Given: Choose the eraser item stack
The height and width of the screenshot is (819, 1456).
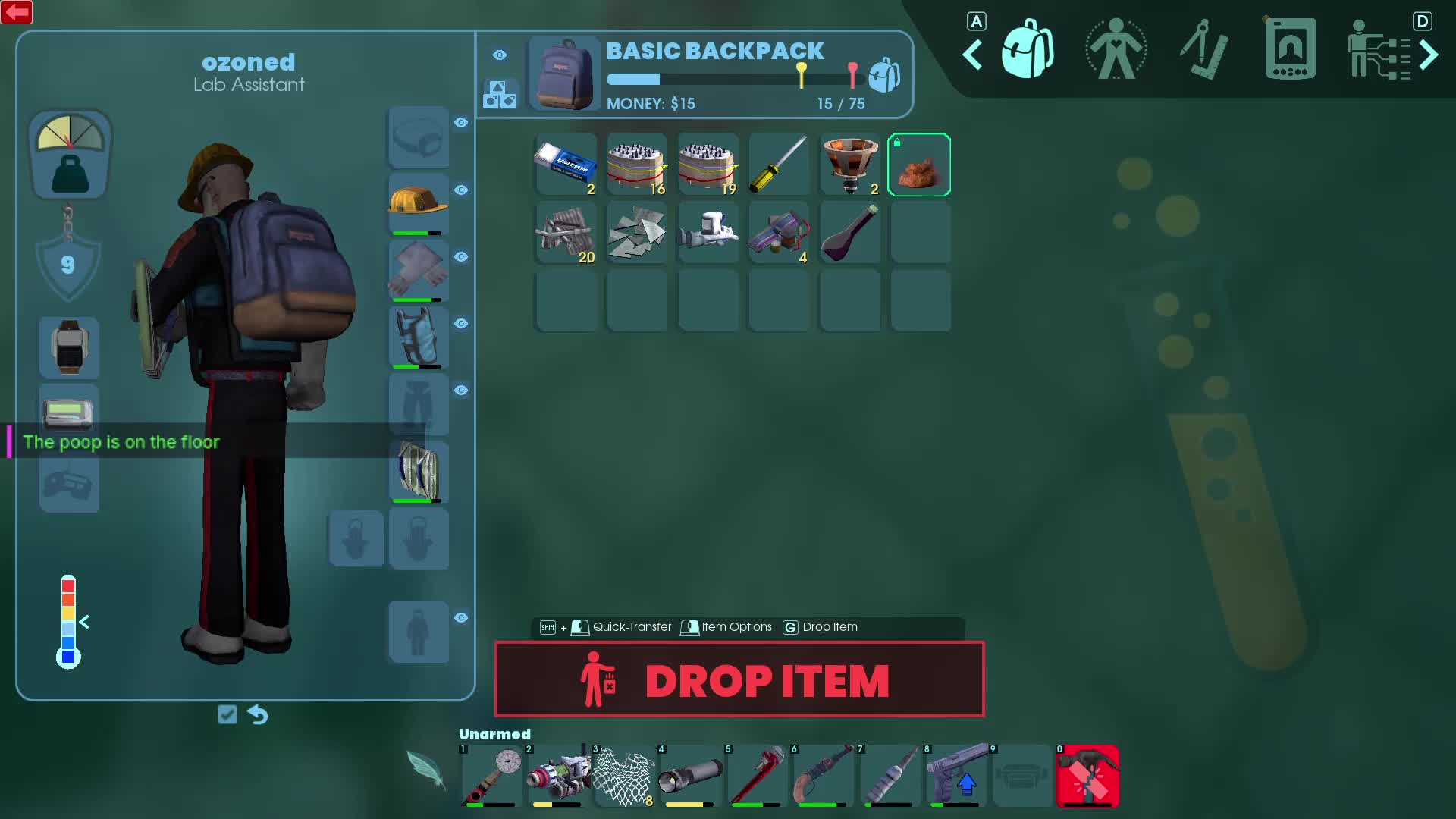Looking at the screenshot, I should pyautogui.click(x=566, y=165).
